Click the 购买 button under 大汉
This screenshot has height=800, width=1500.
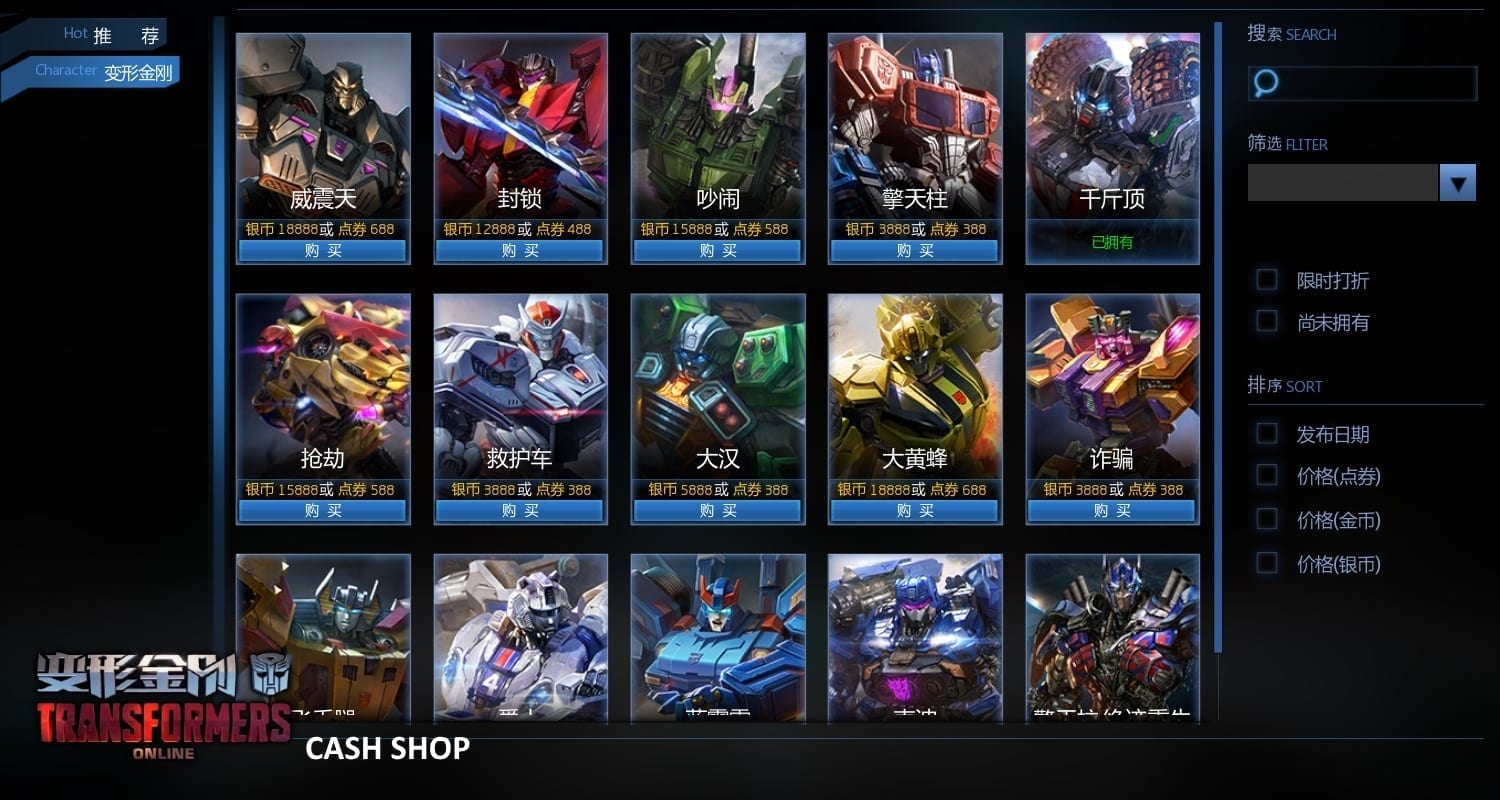[x=717, y=511]
